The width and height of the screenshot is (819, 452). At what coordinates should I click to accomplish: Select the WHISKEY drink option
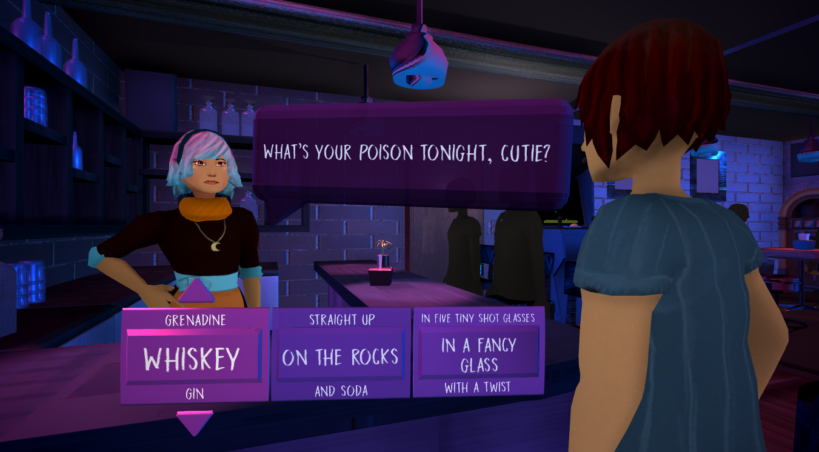coord(194,358)
